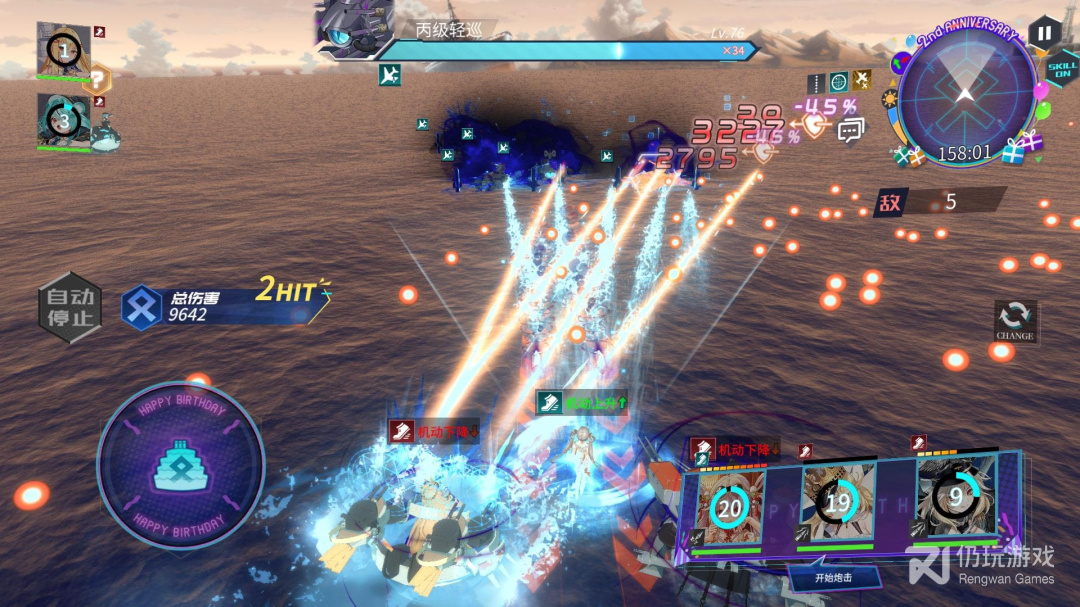Select the teal-haired support portrait numbered 3
The height and width of the screenshot is (607, 1080).
coord(63,121)
